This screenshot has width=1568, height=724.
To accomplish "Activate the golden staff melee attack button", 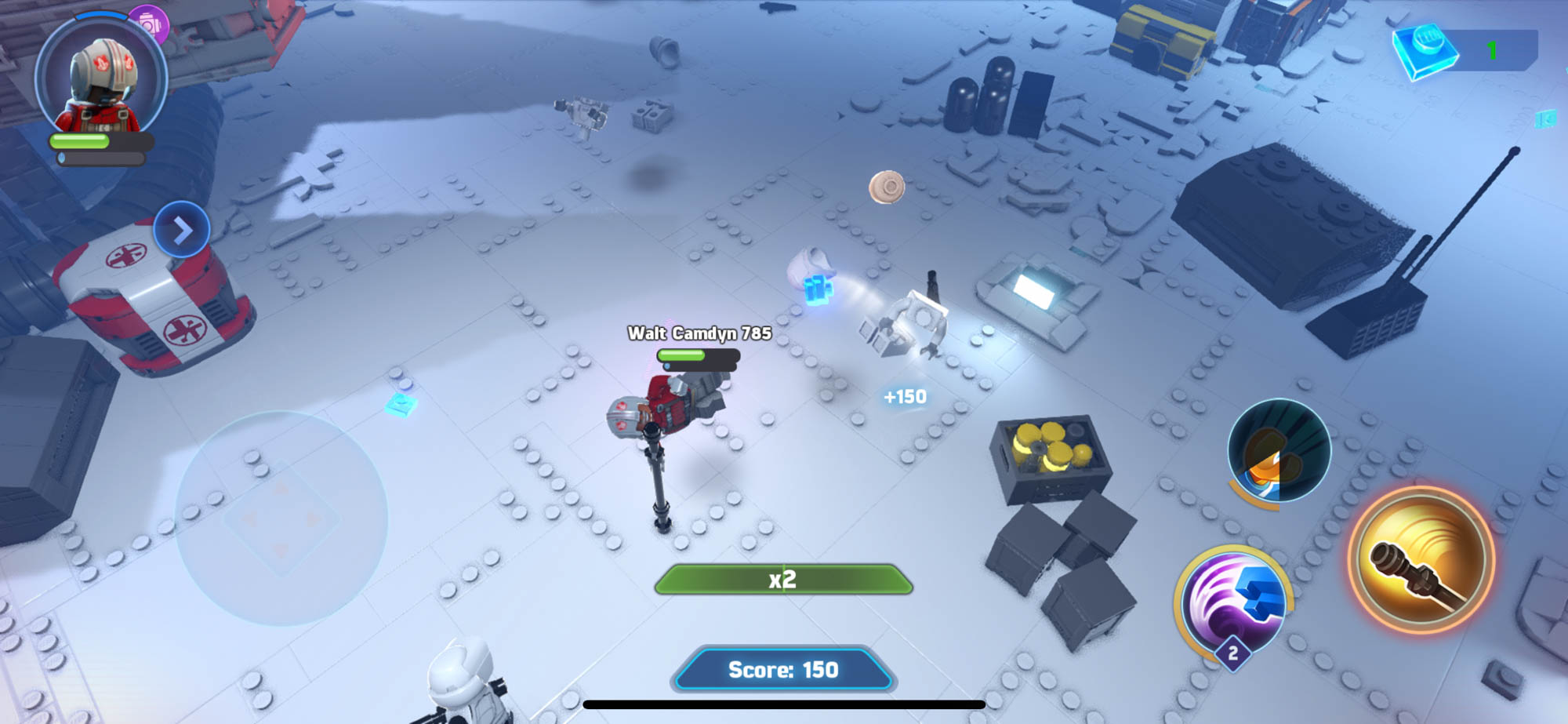I will coord(1421,559).
